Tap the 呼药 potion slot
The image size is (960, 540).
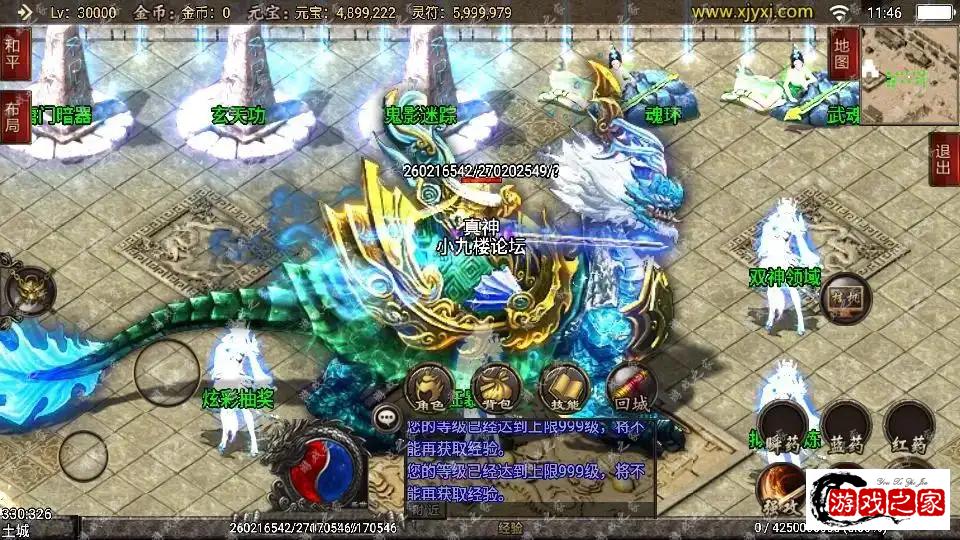[782, 427]
